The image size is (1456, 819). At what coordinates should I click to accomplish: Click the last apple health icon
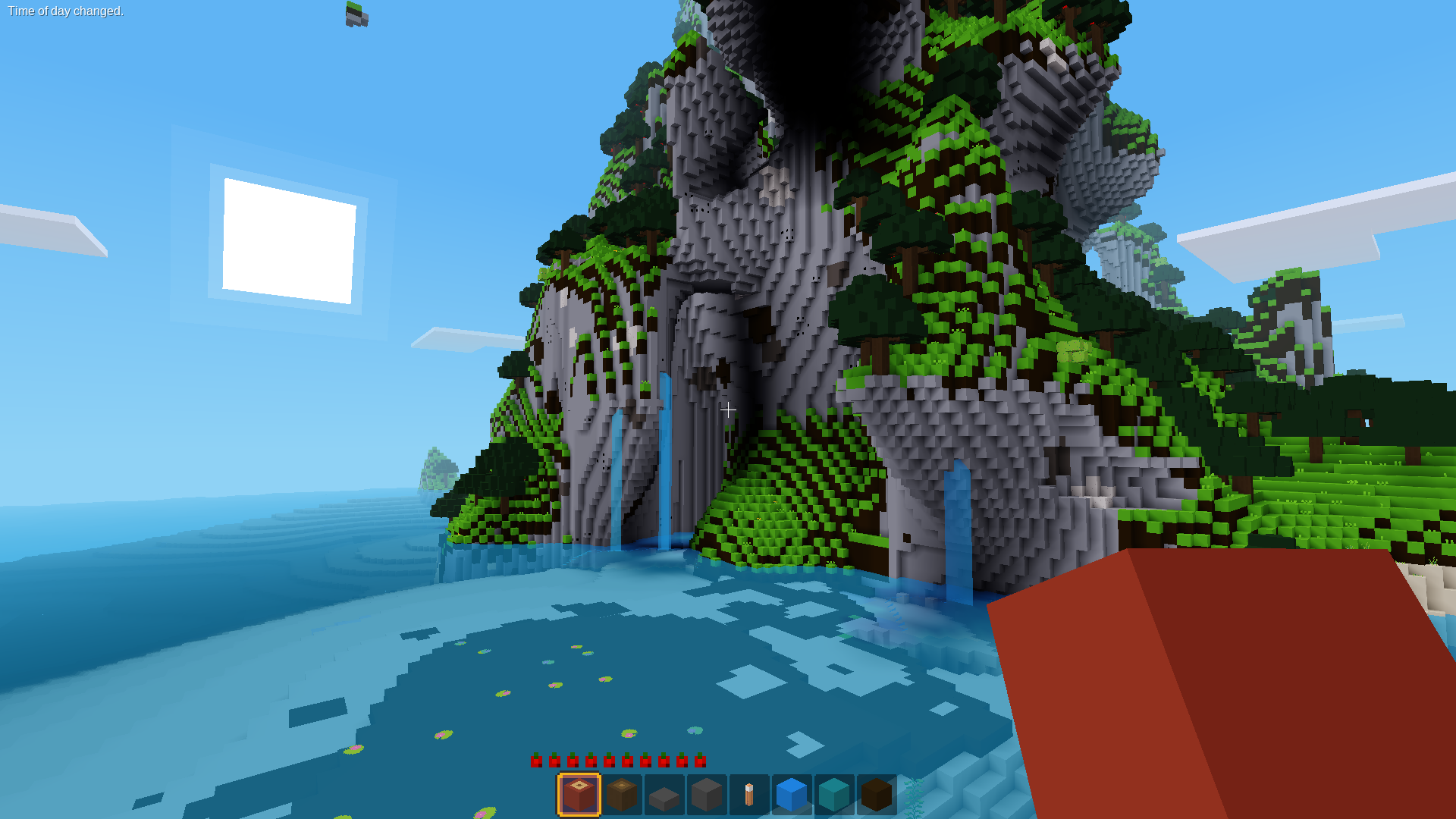tap(698, 761)
